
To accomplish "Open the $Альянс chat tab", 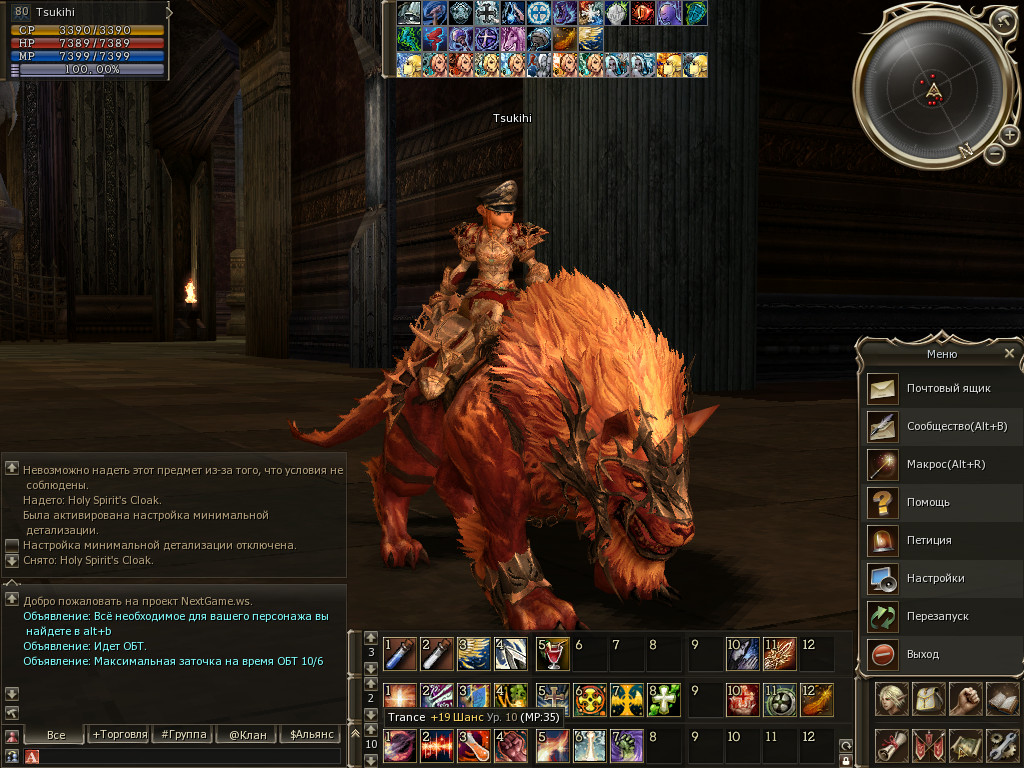I will tap(309, 735).
